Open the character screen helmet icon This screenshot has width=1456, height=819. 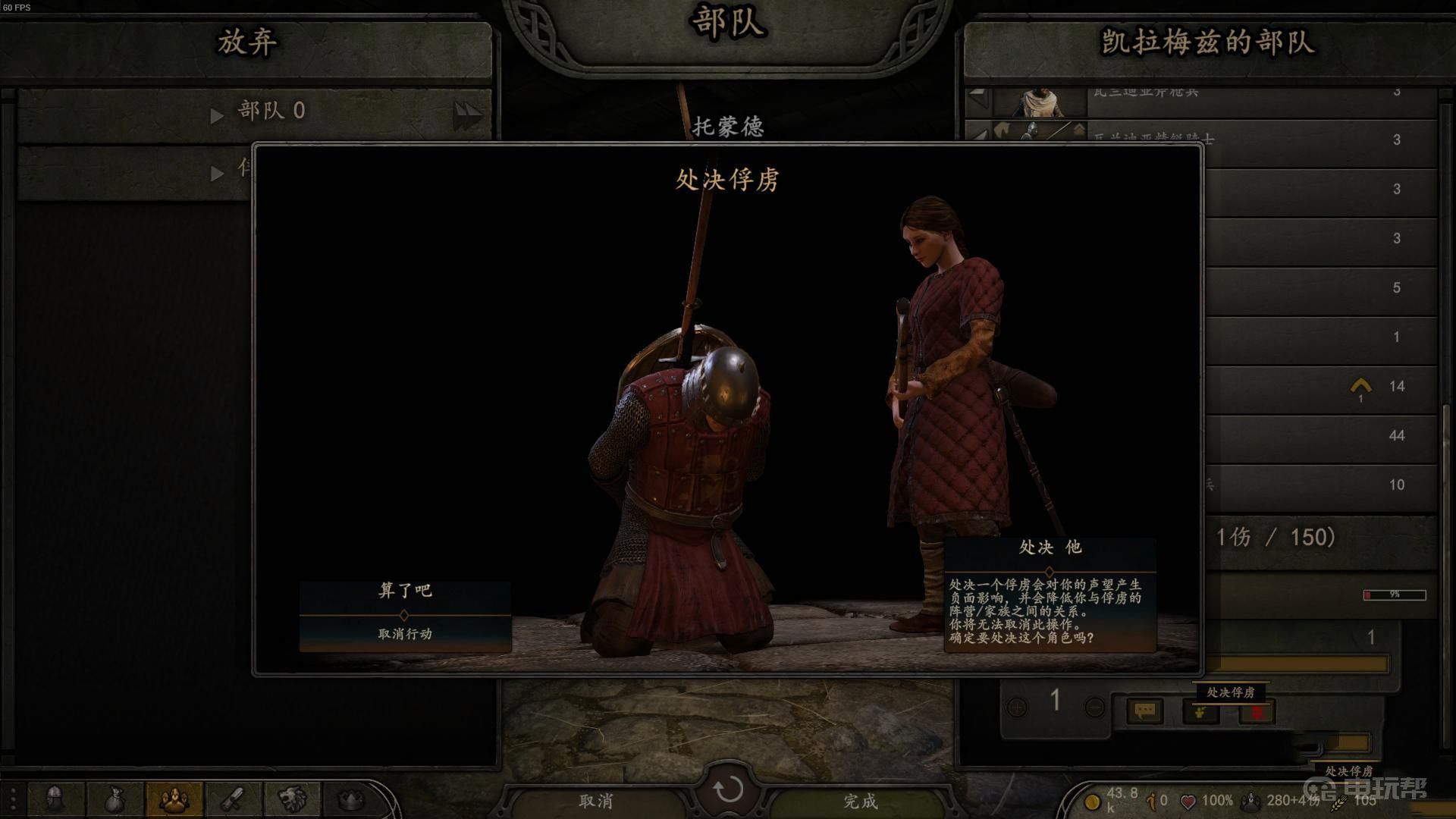click(55, 799)
